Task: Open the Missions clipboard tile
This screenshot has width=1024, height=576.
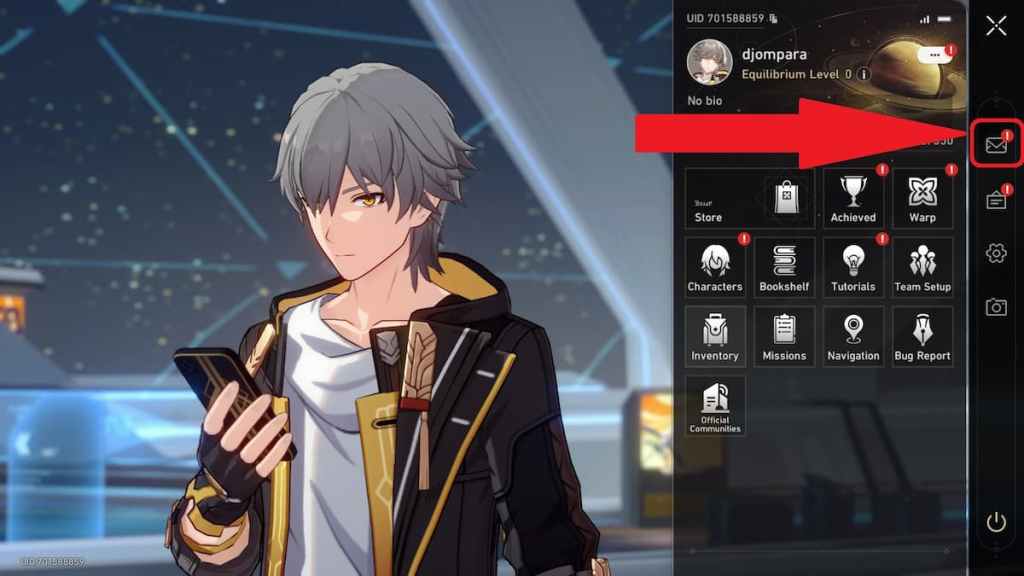Action: [x=784, y=337]
